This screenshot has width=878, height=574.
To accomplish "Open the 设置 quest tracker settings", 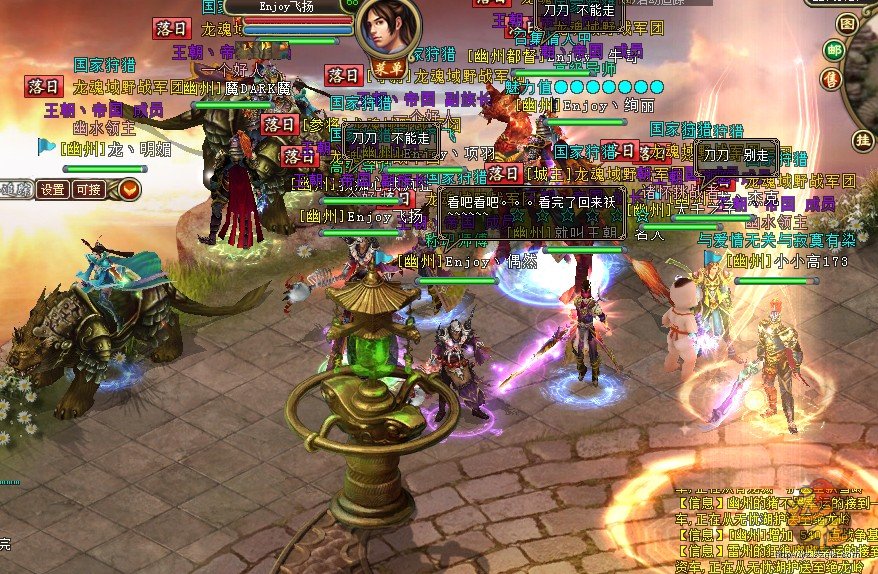I will (x=52, y=189).
